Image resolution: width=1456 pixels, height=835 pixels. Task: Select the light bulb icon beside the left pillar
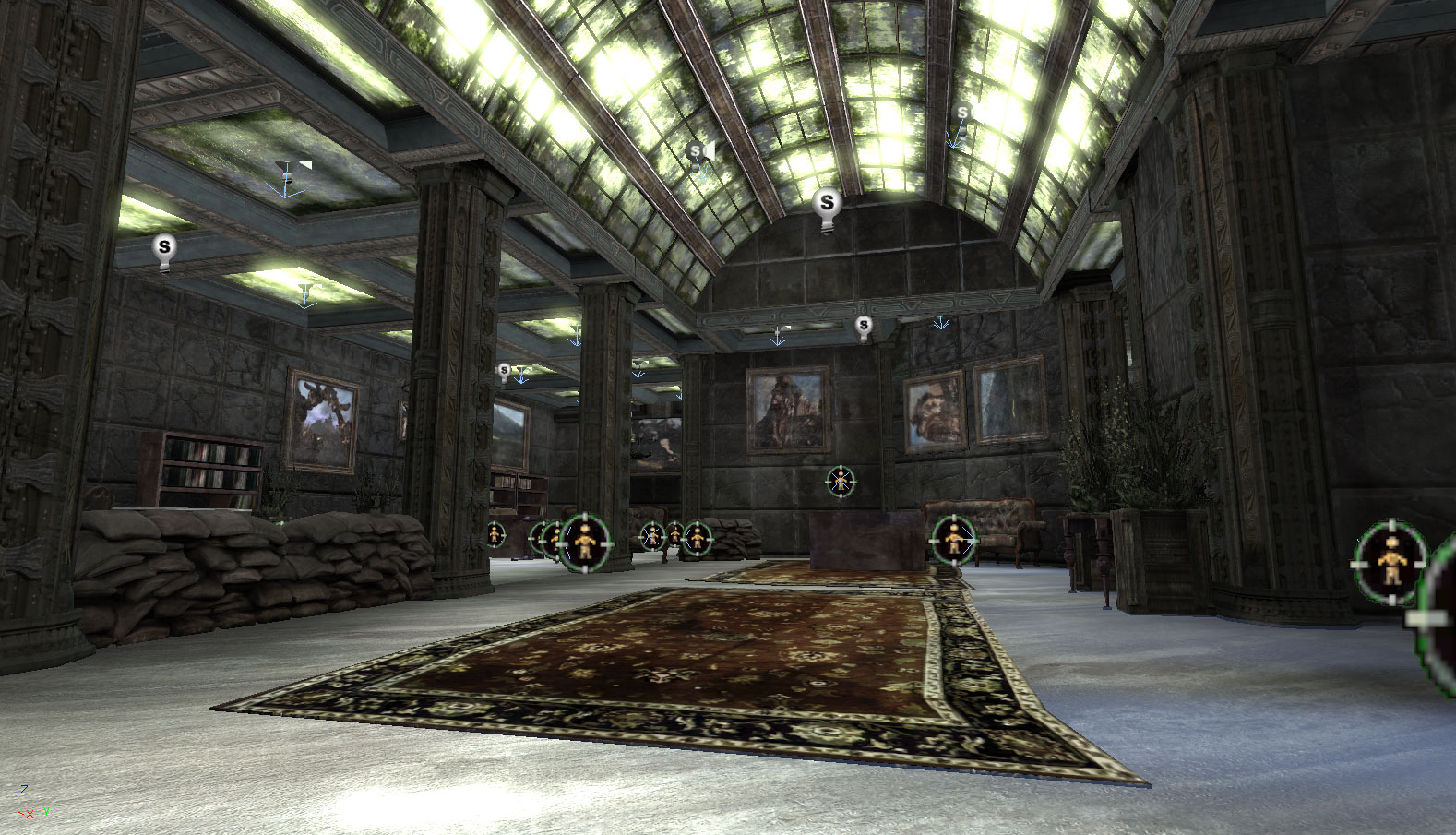164,248
